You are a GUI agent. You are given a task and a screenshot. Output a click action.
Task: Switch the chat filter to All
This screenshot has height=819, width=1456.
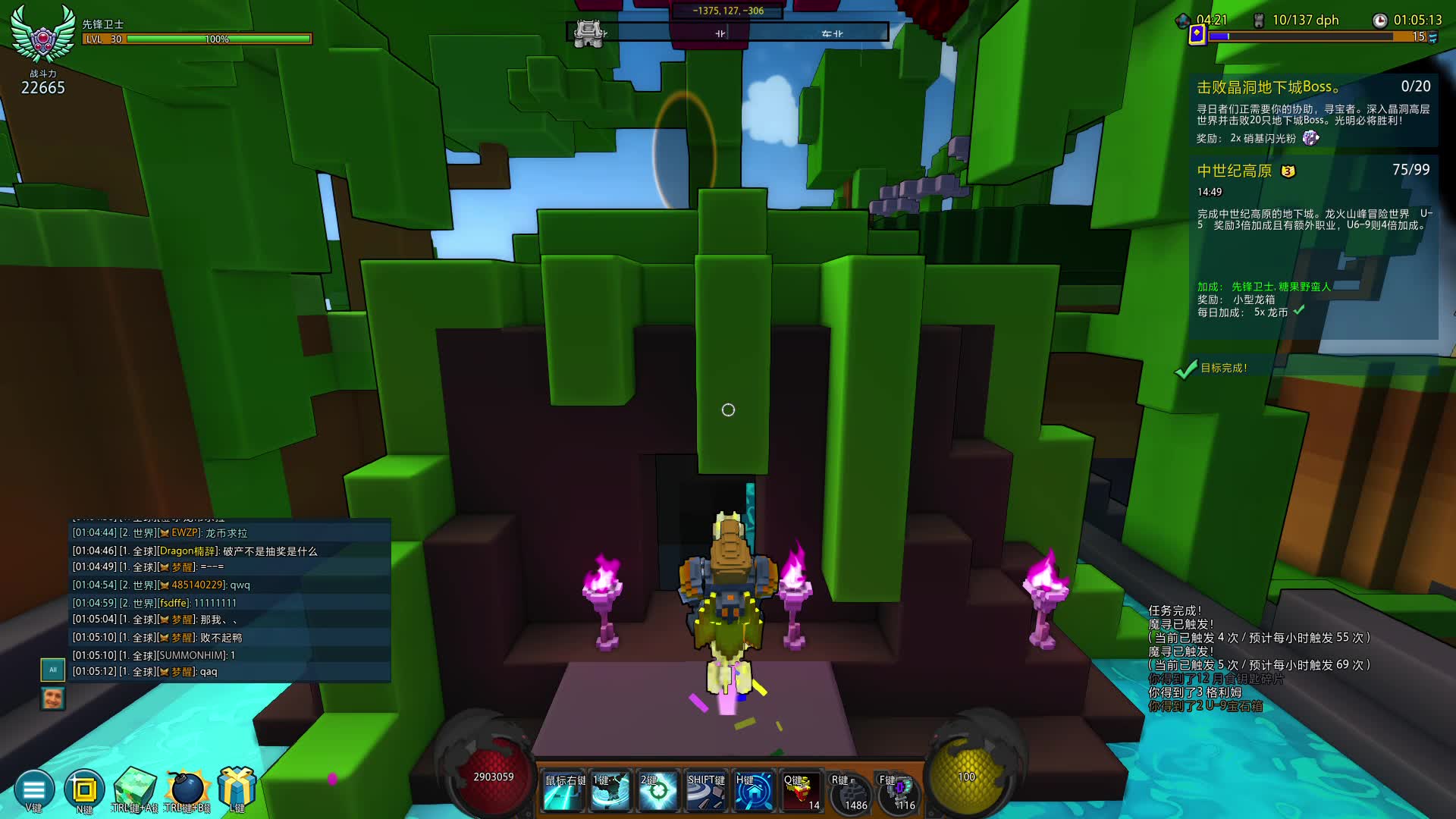52,670
